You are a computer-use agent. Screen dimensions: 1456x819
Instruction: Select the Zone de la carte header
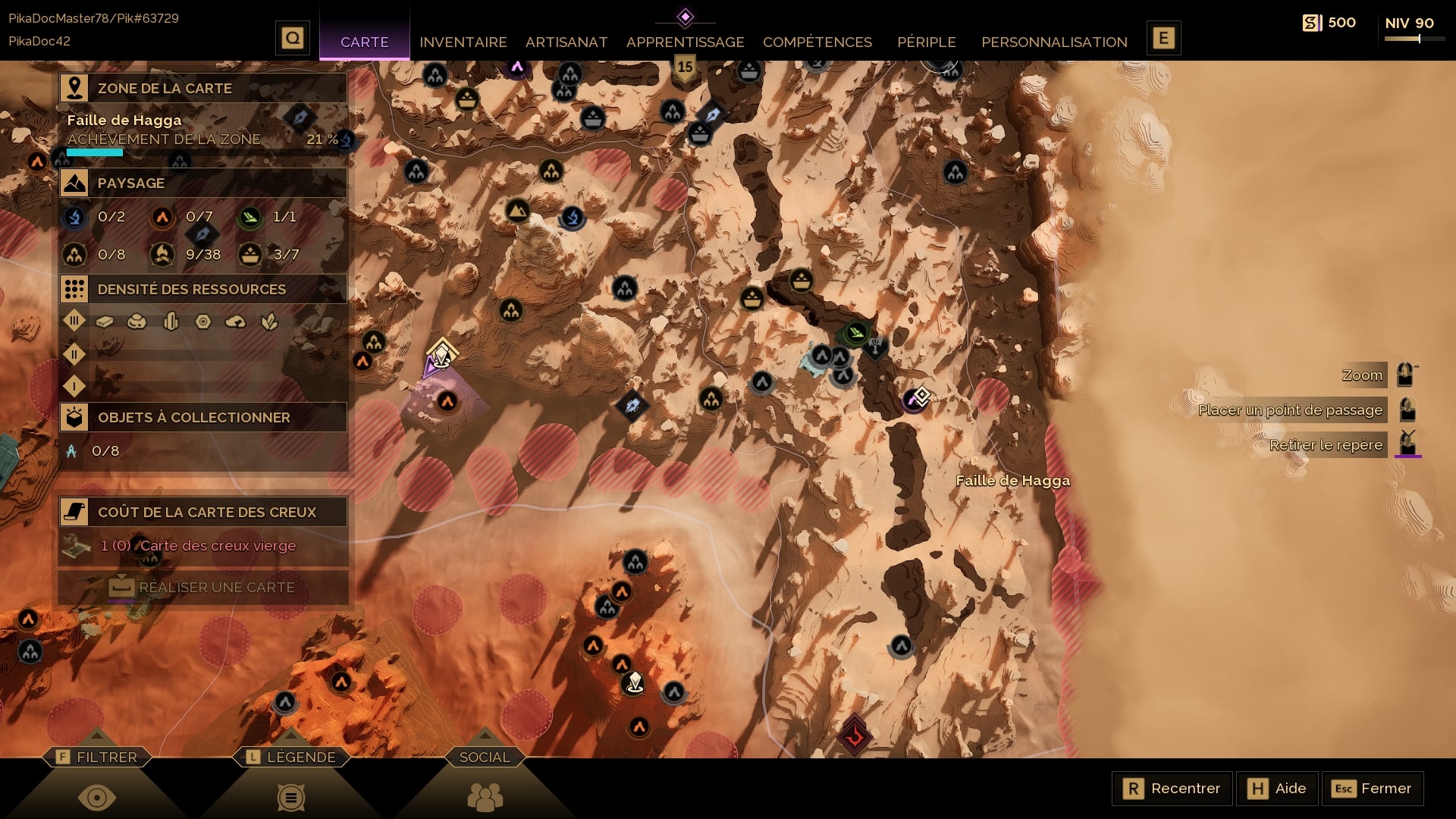pos(203,88)
